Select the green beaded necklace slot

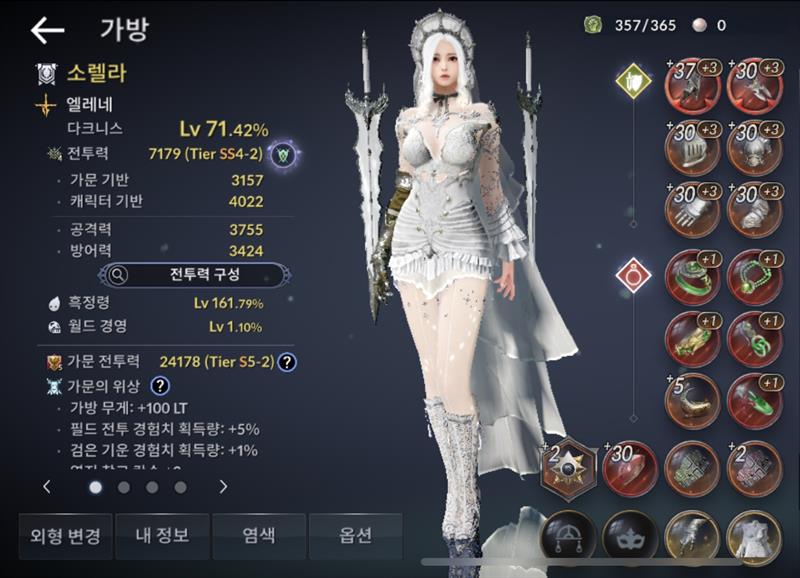(x=755, y=277)
